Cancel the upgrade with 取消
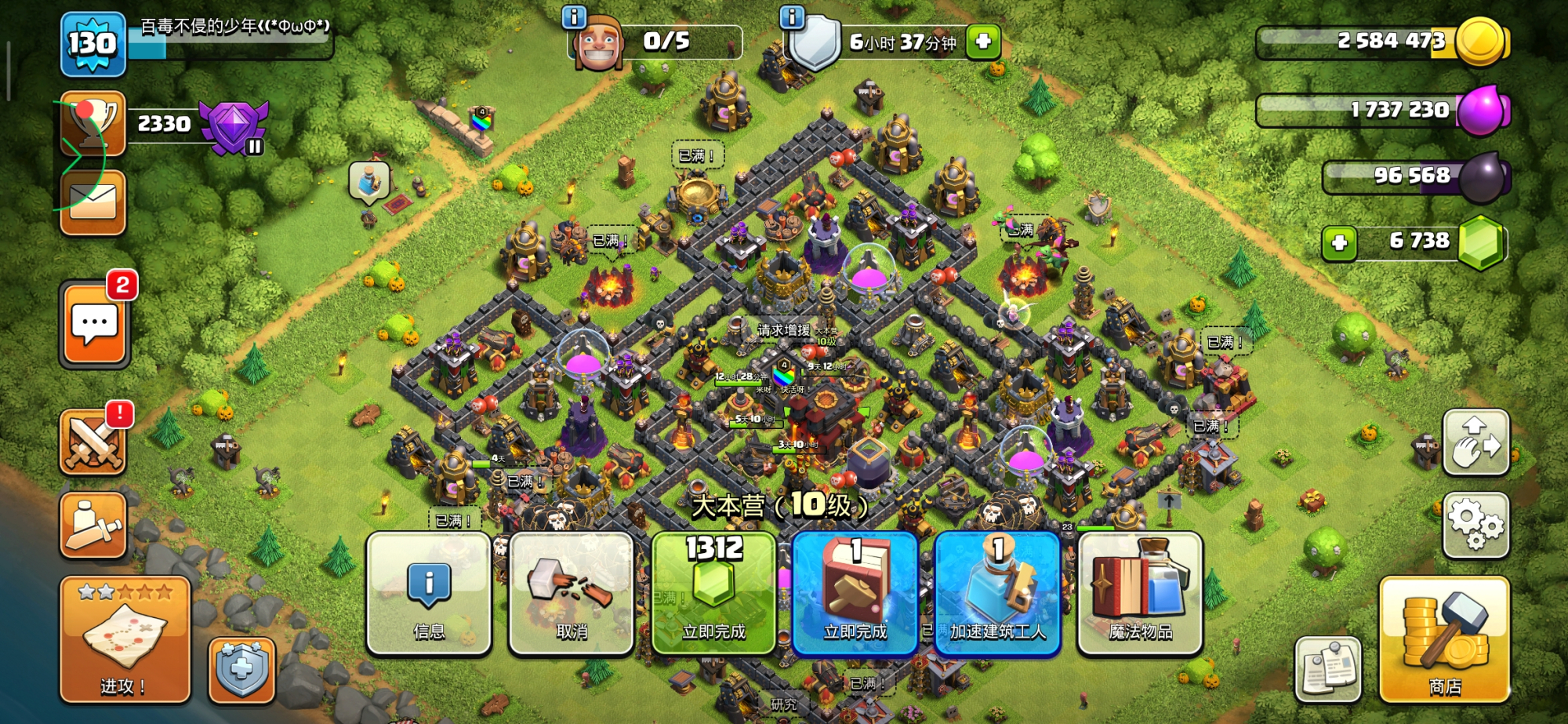This screenshot has height=724, width=1568. tap(571, 594)
